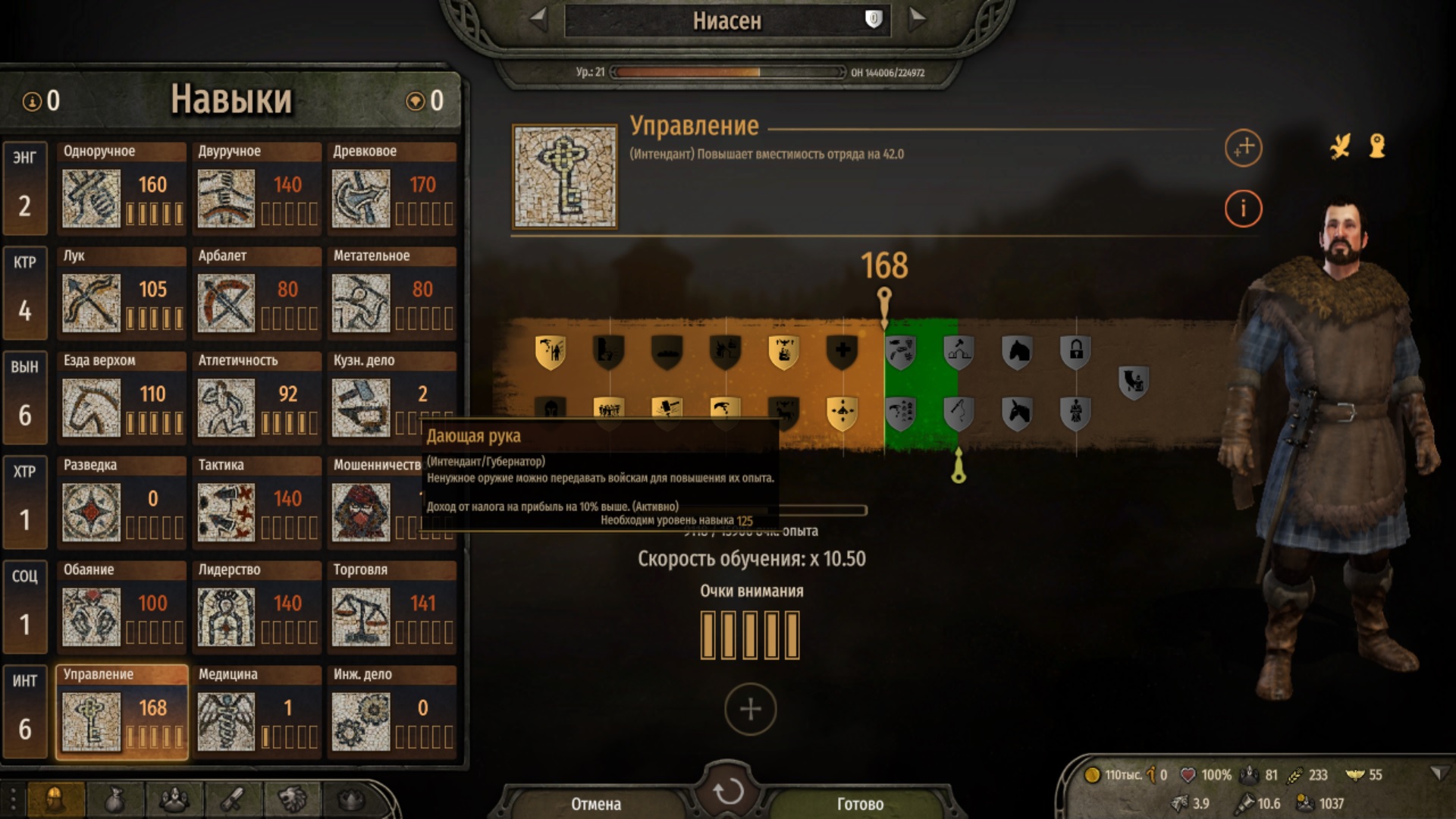Switch to the next character with right arrow

917,20
